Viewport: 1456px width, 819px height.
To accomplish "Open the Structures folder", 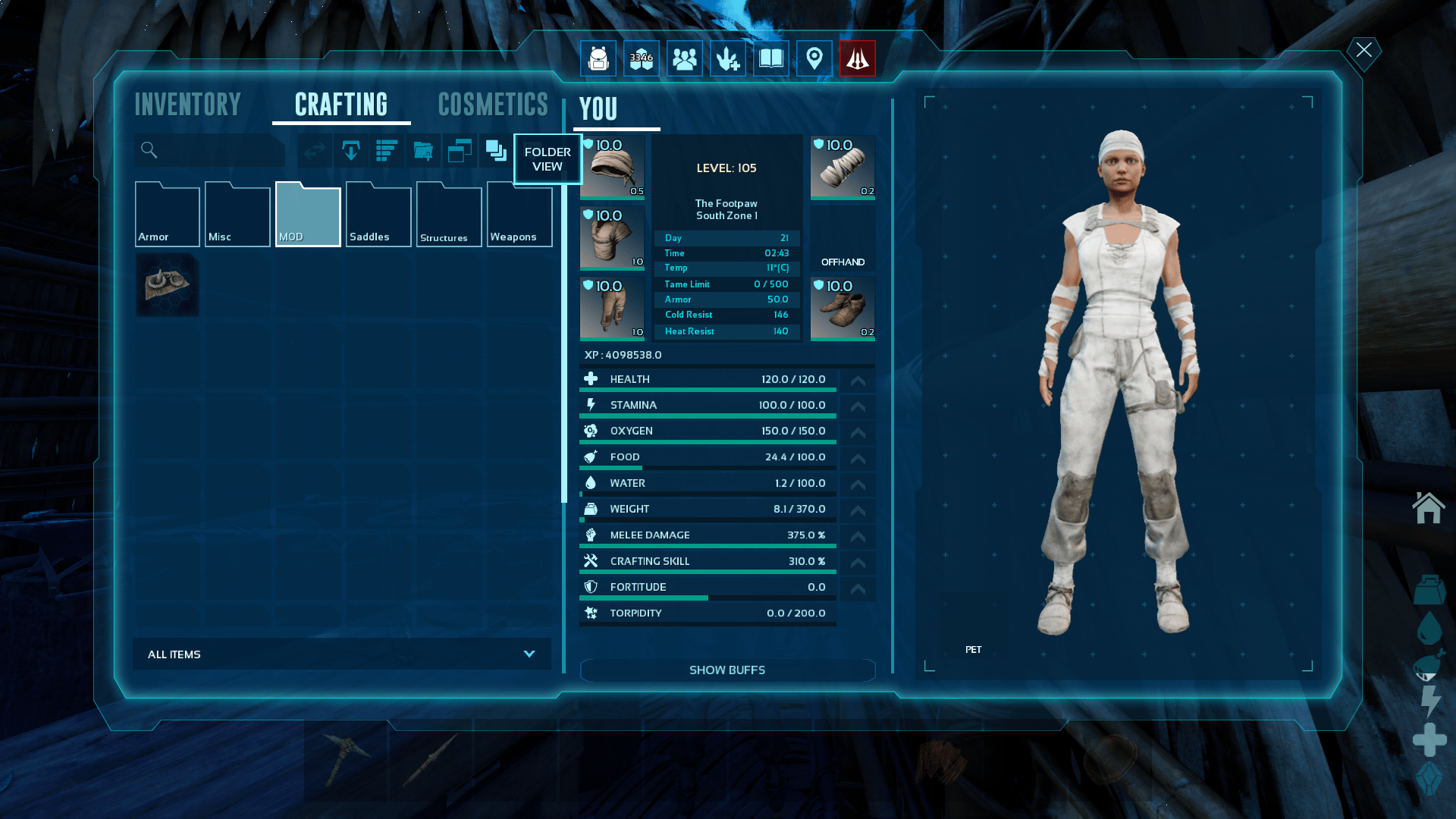I will (449, 215).
